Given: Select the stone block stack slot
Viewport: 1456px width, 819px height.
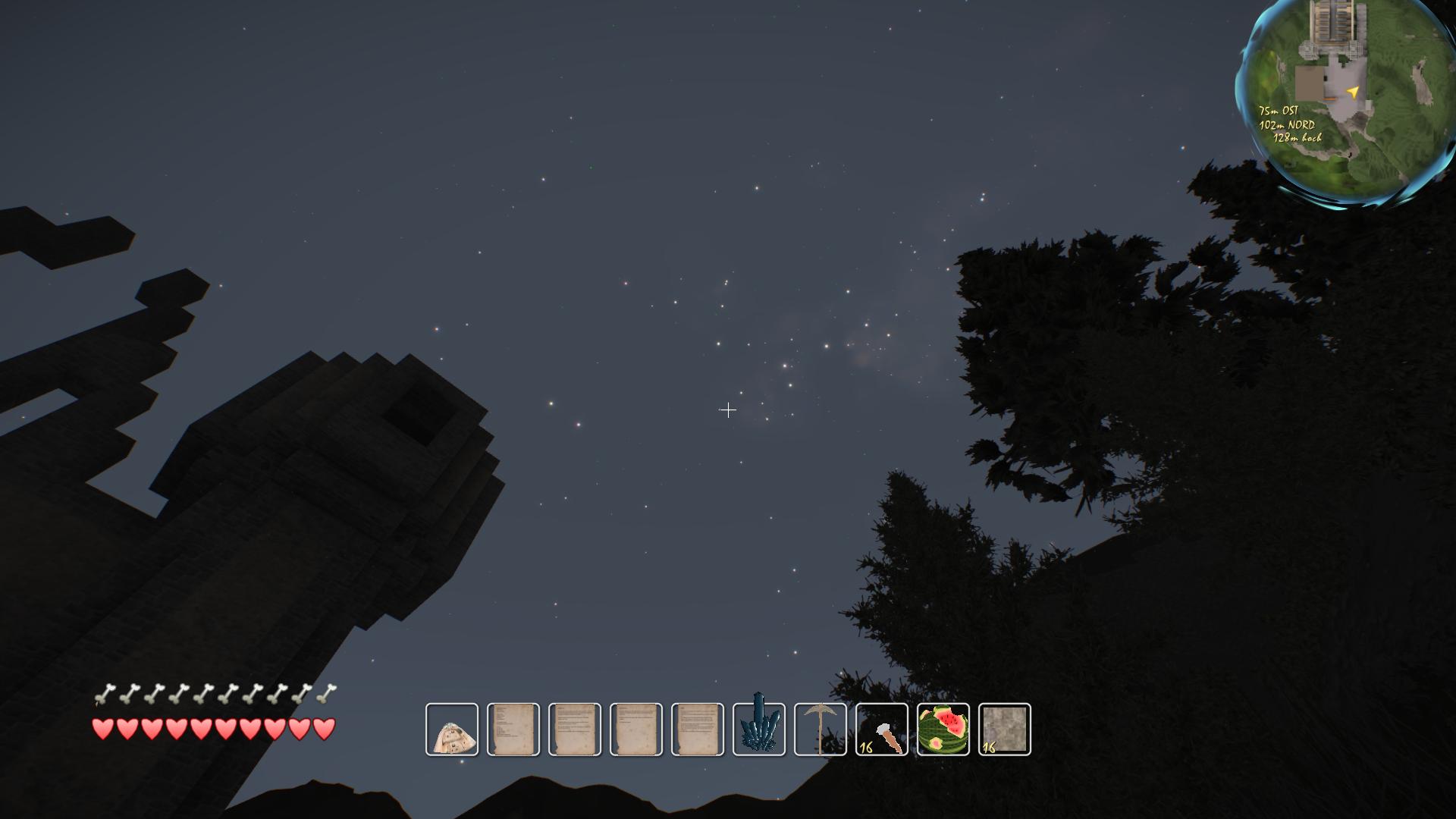Looking at the screenshot, I should [1005, 730].
